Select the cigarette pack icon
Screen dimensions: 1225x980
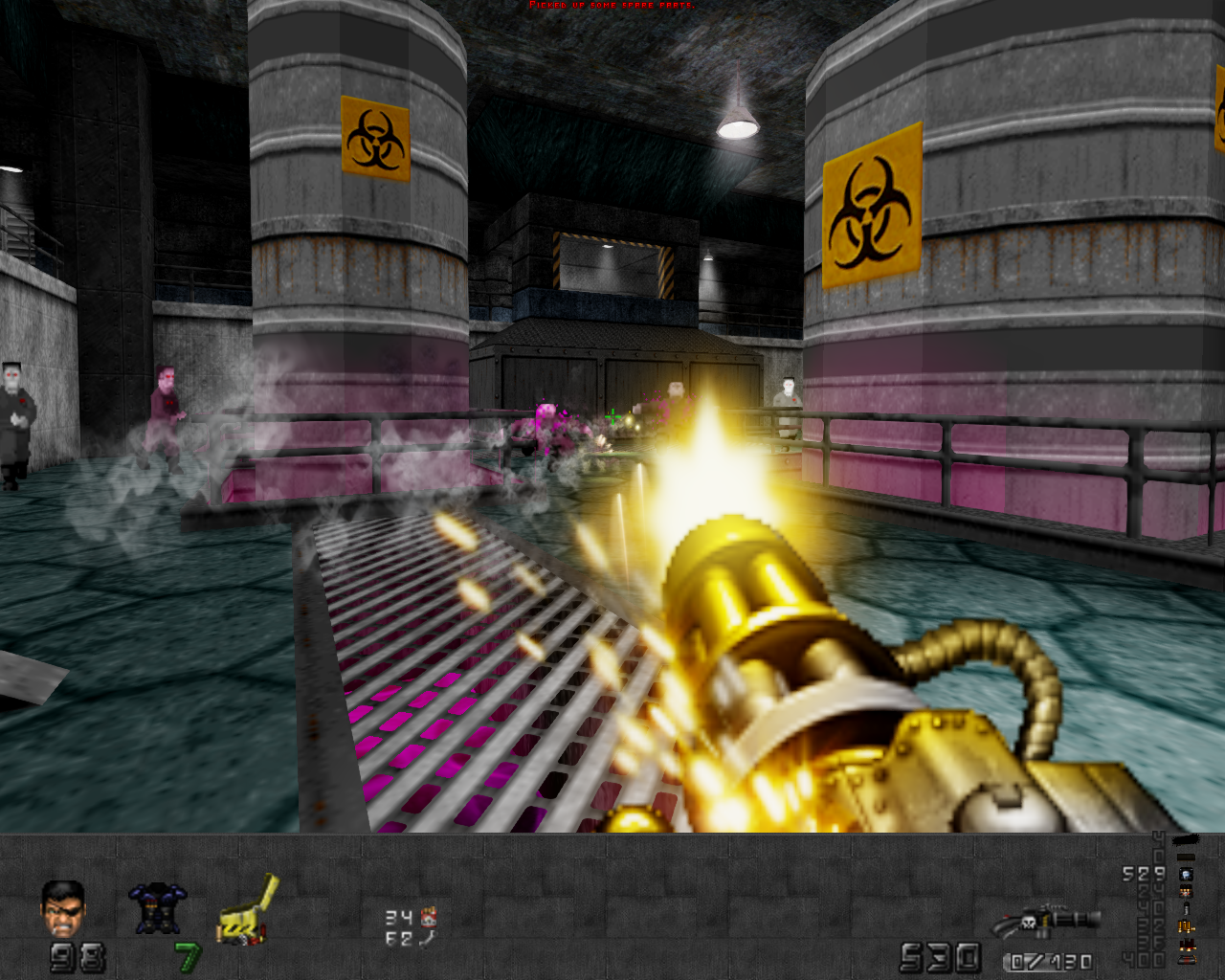coord(428,917)
